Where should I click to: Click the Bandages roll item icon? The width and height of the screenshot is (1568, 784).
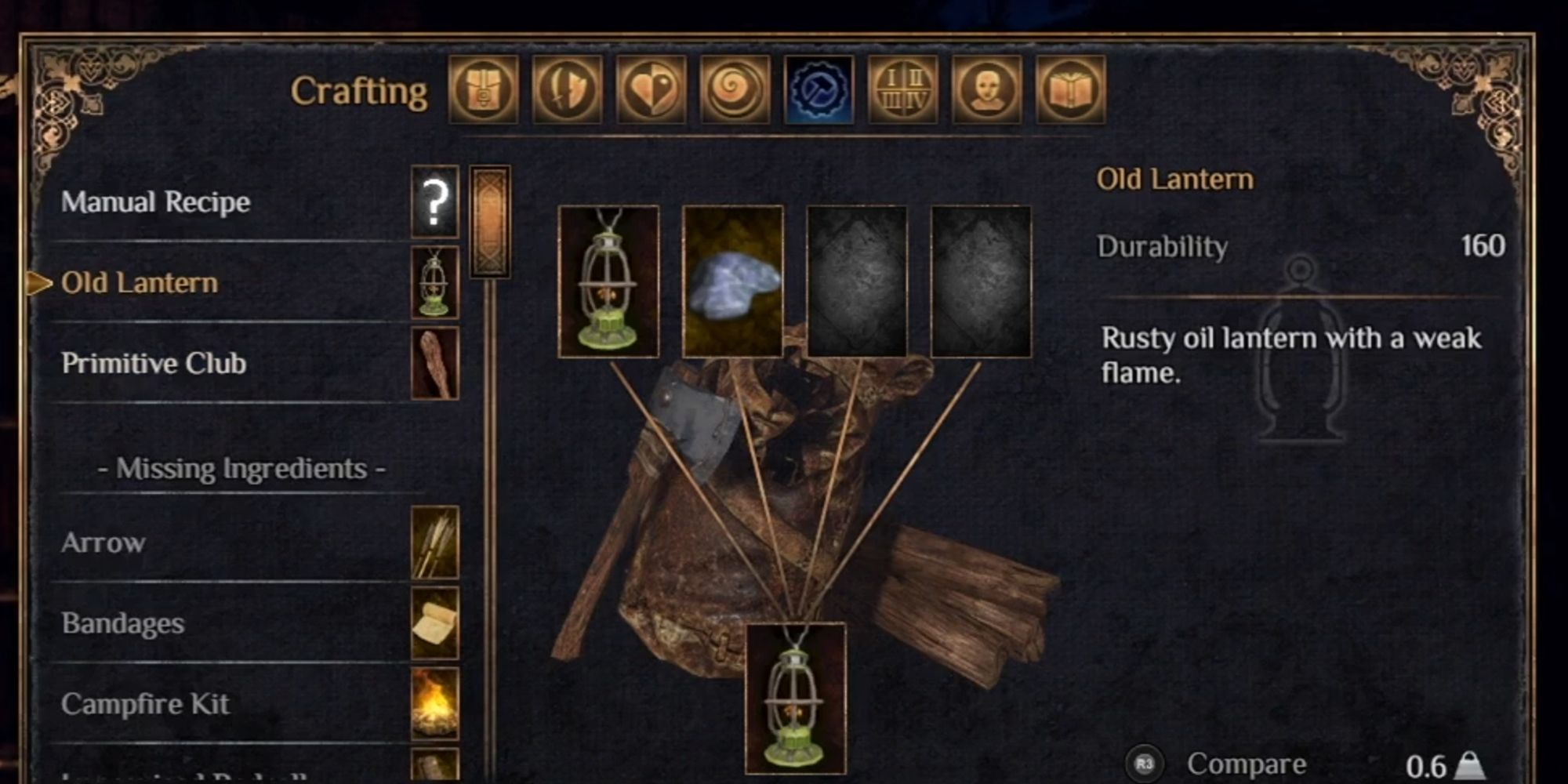tap(436, 624)
